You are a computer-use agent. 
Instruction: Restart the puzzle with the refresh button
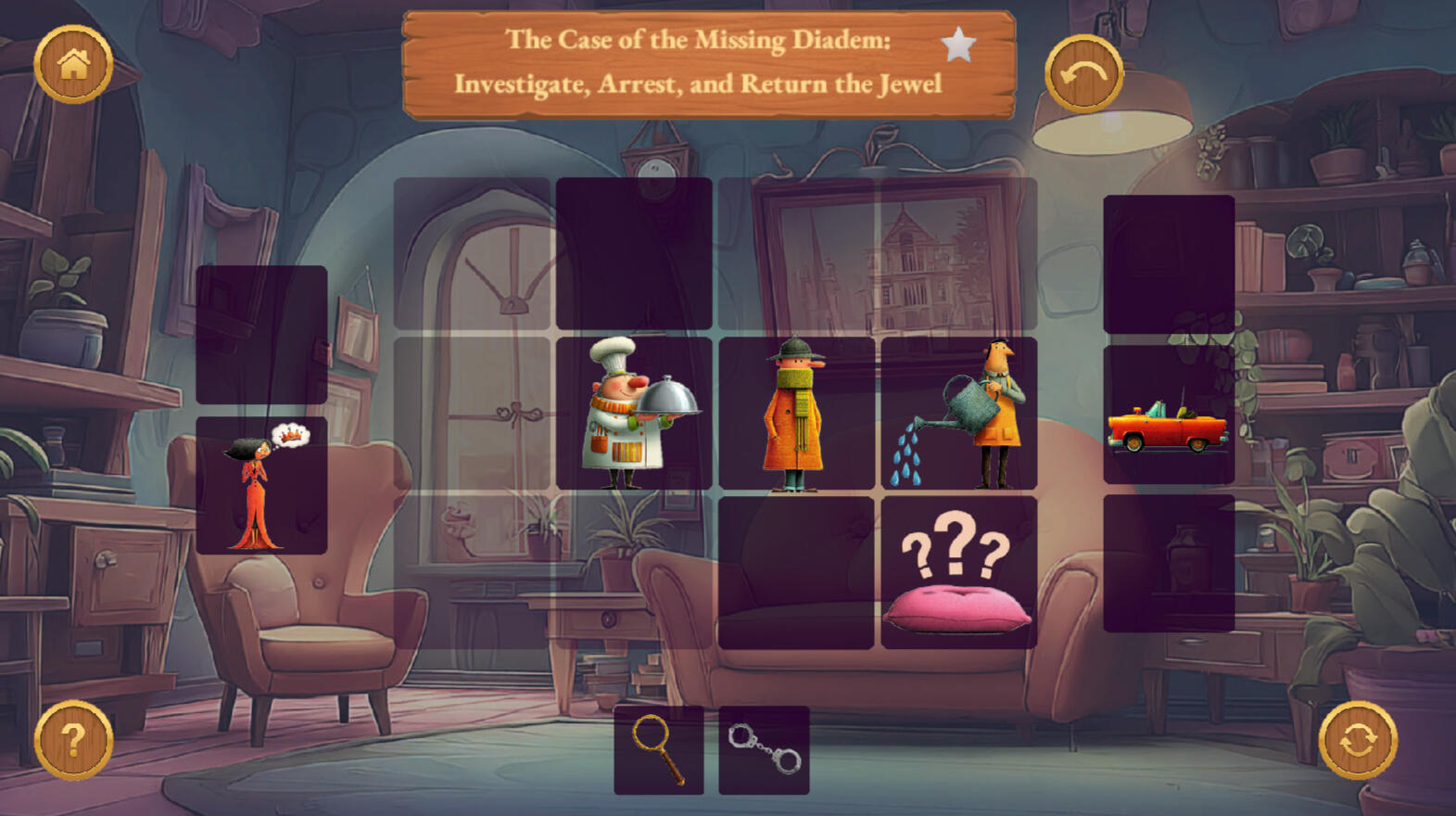coord(1358,740)
